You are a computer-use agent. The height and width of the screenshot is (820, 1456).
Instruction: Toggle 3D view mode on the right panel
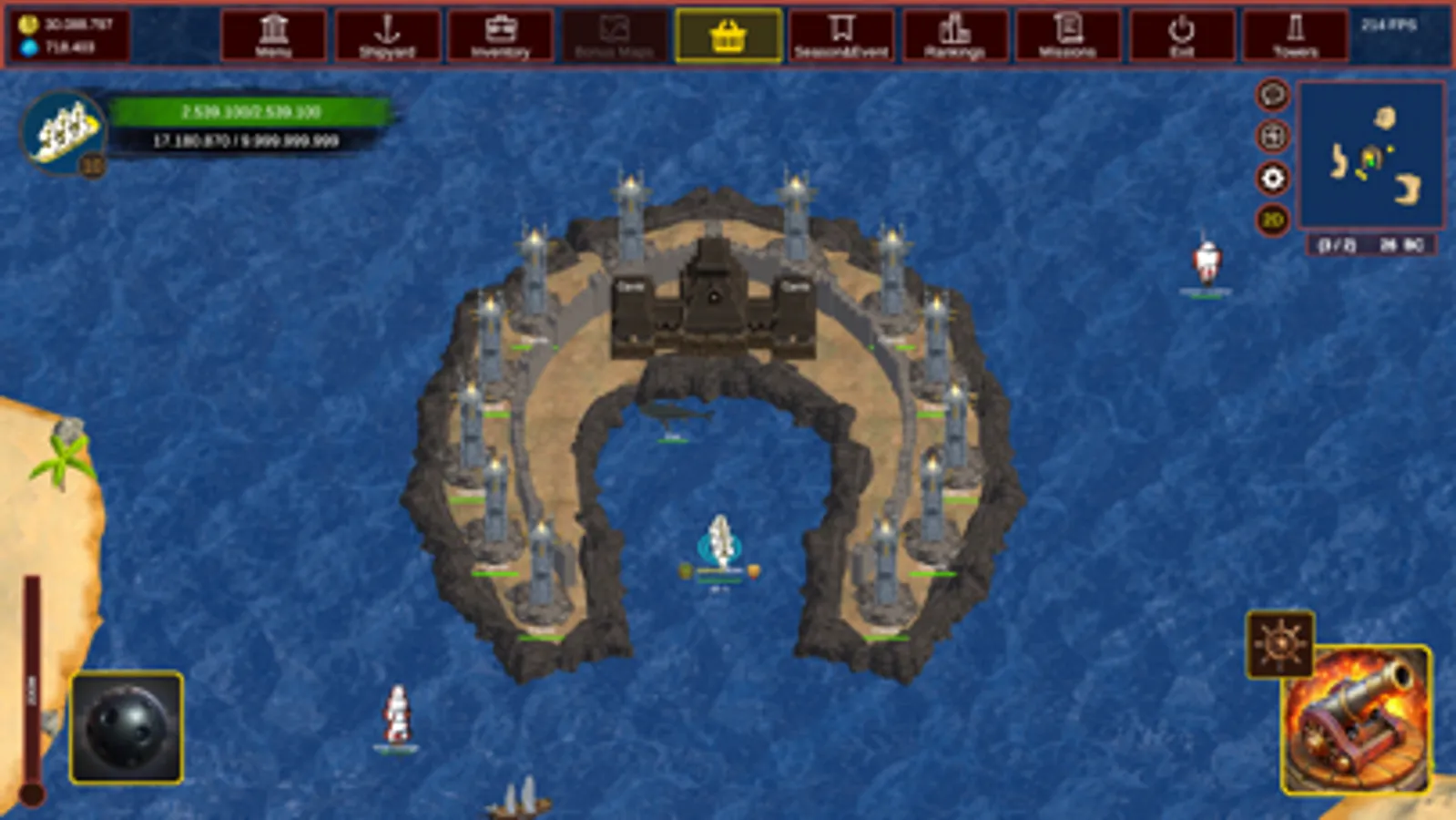(x=1272, y=219)
